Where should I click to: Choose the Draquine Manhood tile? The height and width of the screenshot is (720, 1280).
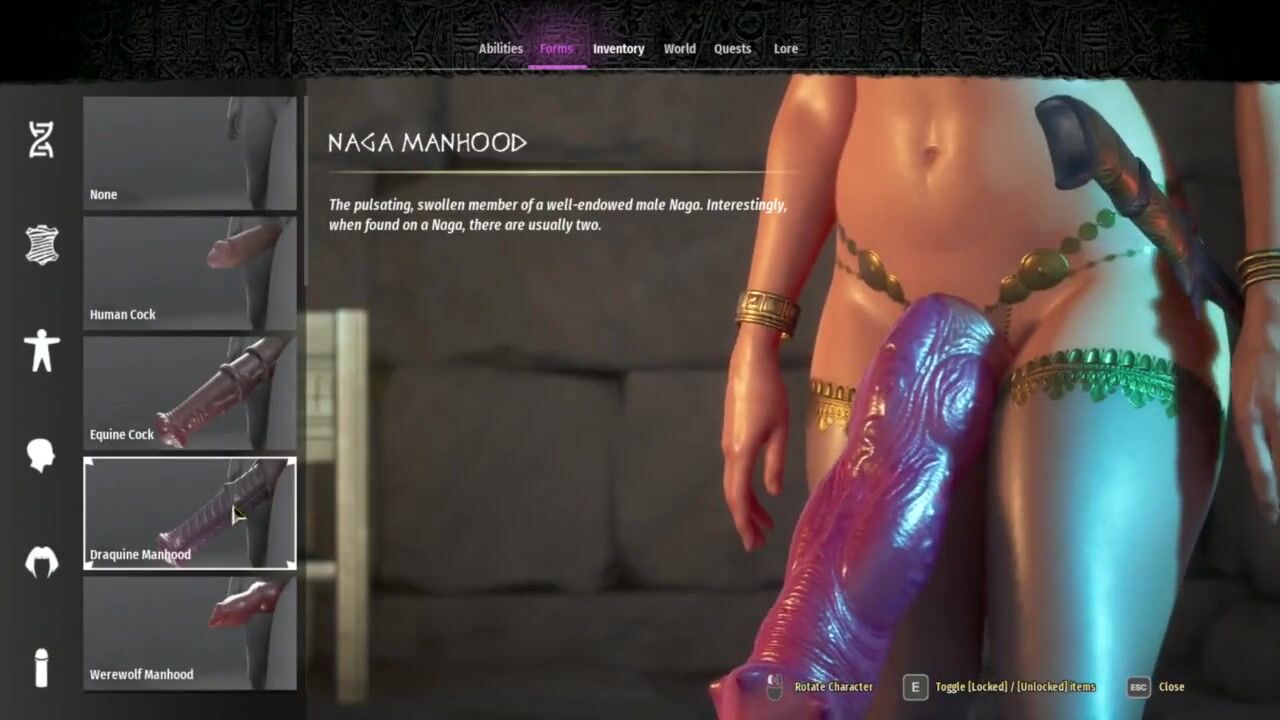pos(189,513)
